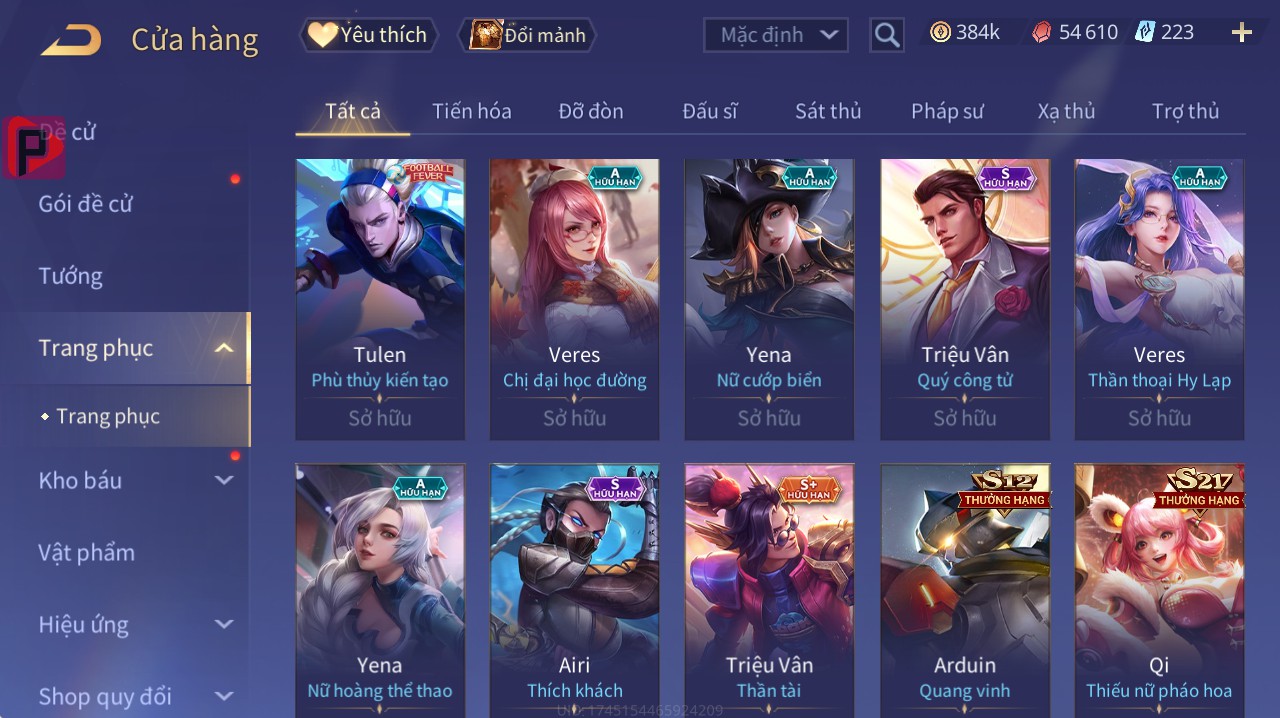Choose the Trợ thủ tab

coord(1185,111)
